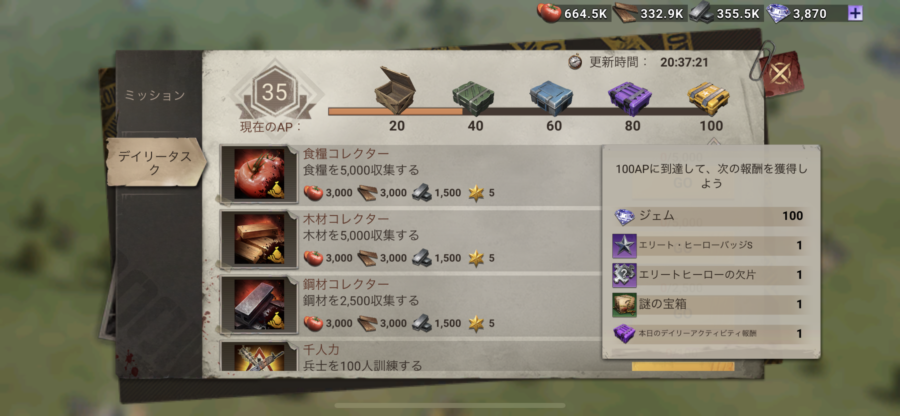Select the 千人力 training task row
Viewport: 900px width, 416px height.
[410, 357]
